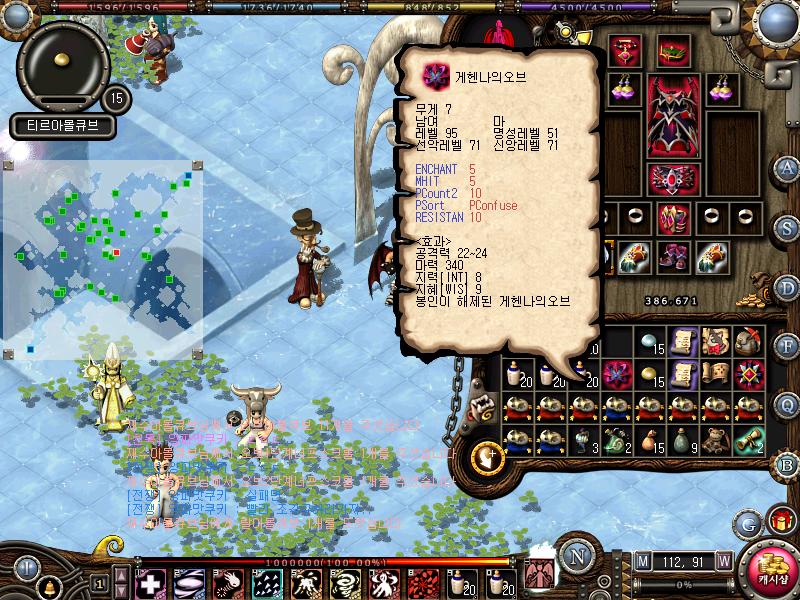
Task: Select the equipped red belt slot
Action: coord(672,179)
